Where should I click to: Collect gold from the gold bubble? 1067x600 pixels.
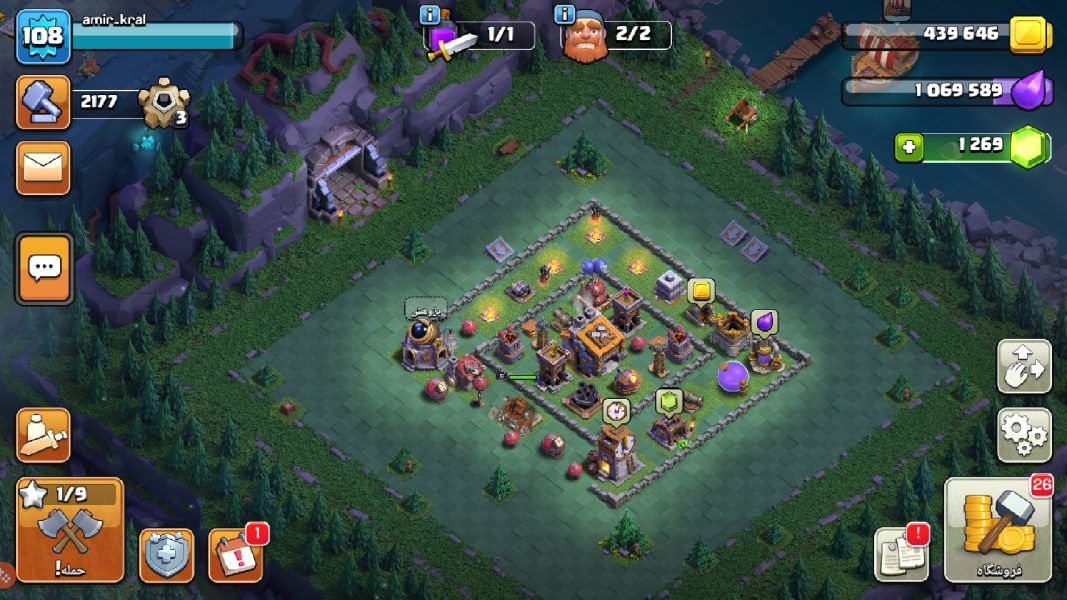pos(701,291)
